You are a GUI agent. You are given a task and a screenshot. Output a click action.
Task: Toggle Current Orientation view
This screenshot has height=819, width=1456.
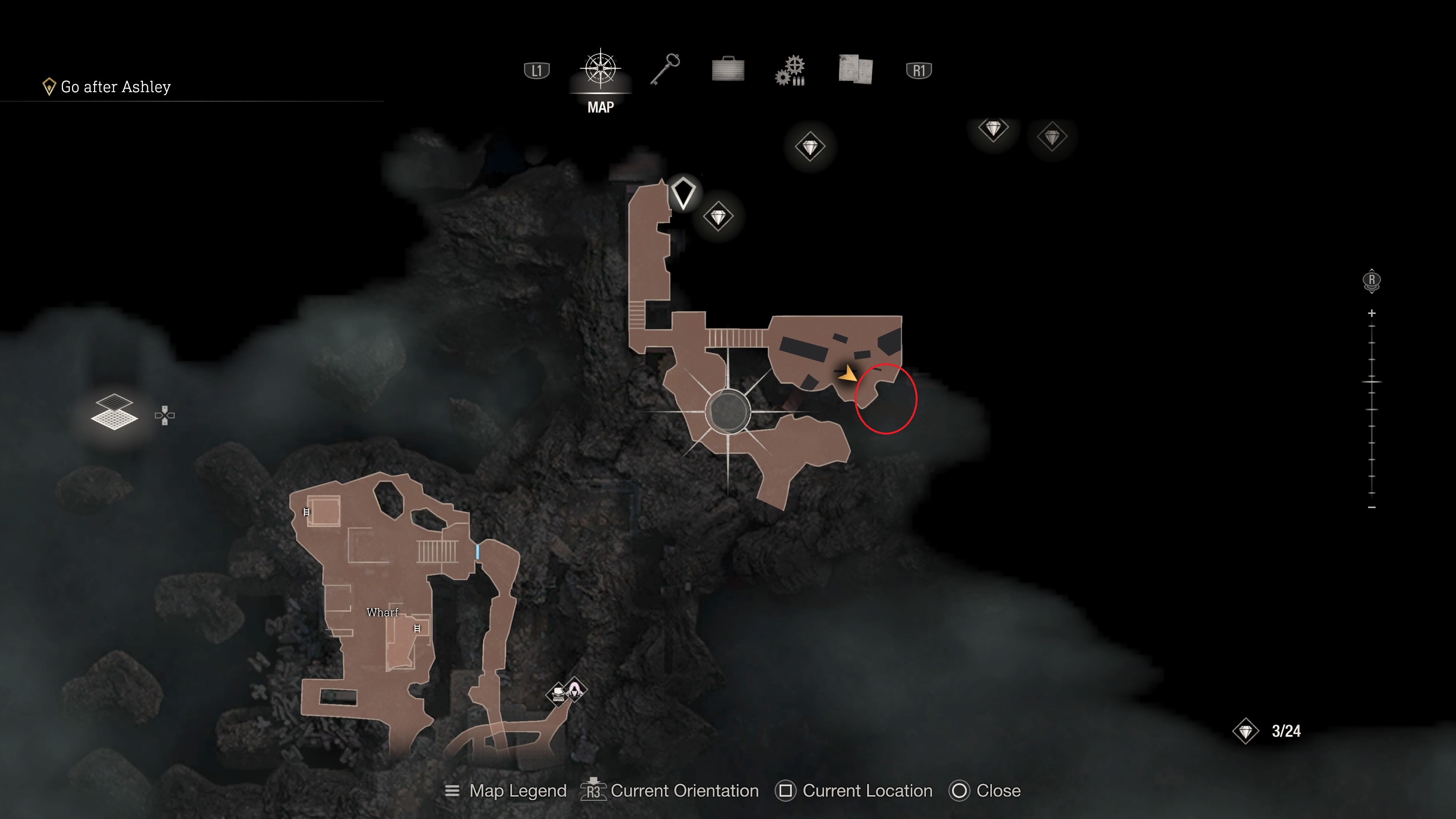point(670,791)
